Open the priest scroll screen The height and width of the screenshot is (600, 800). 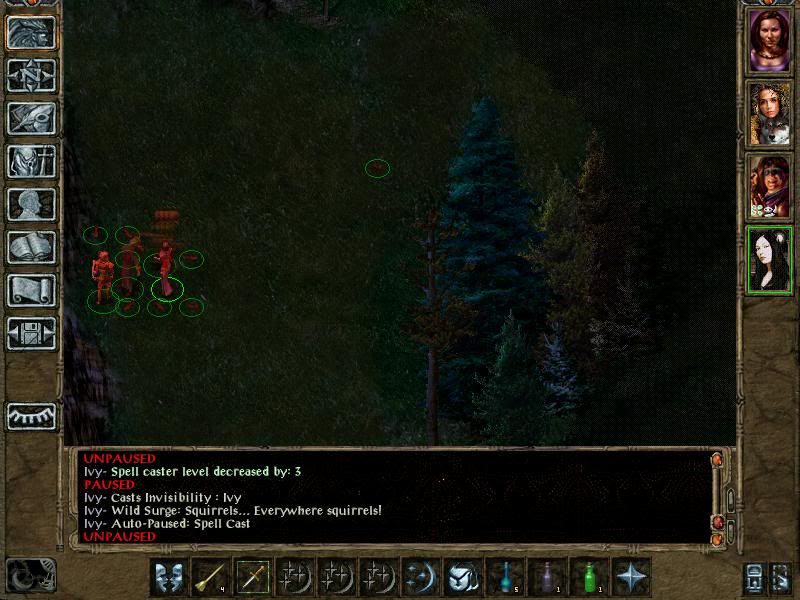coord(31,290)
